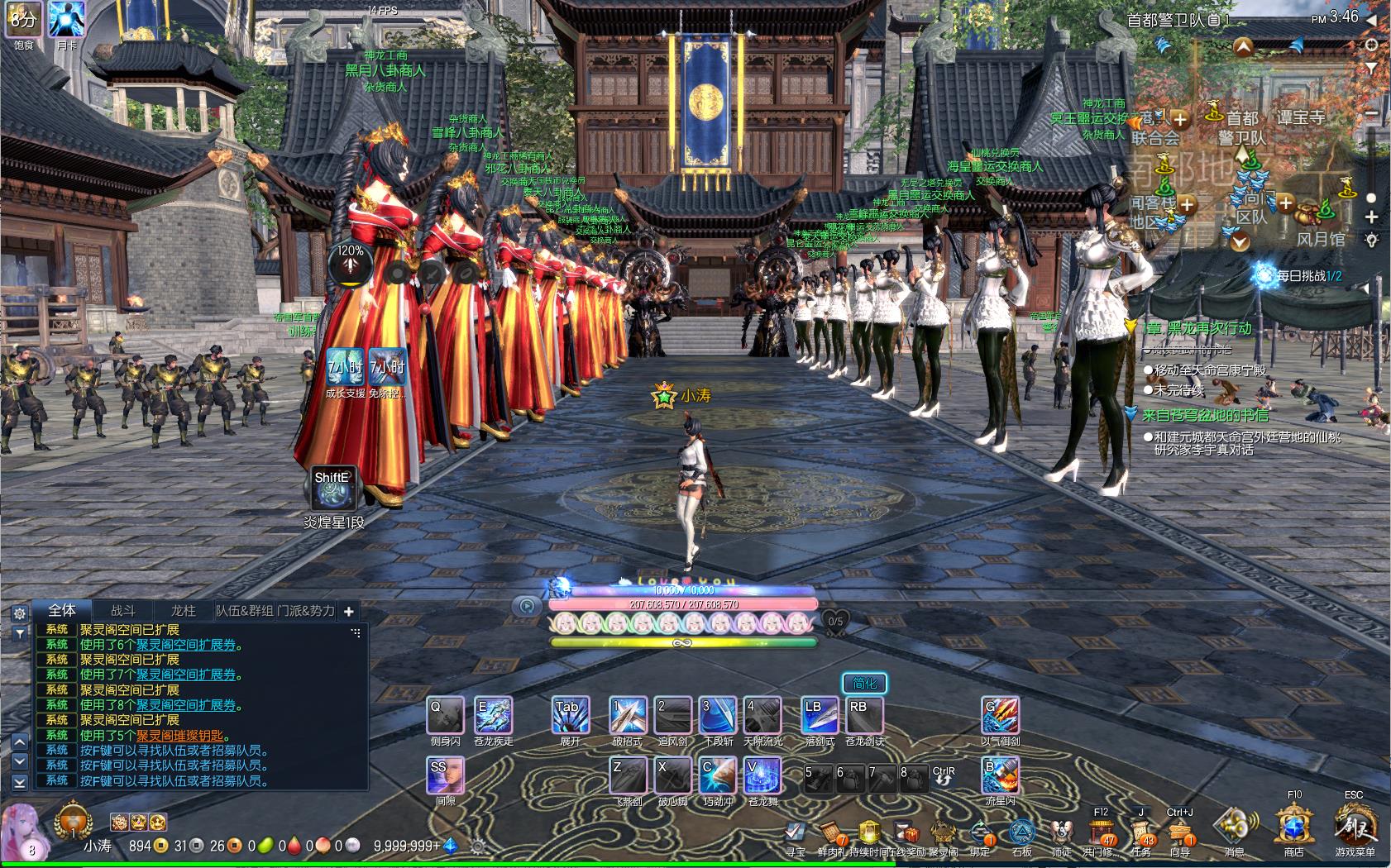Open the 消息 messages speaker icon
Screen dimensions: 1391x868
[1234, 826]
